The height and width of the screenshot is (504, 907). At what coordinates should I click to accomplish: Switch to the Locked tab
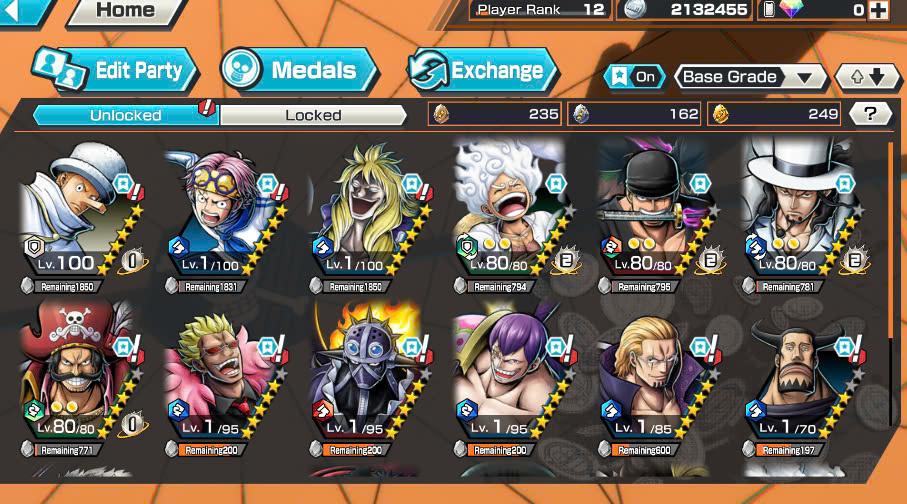click(313, 114)
